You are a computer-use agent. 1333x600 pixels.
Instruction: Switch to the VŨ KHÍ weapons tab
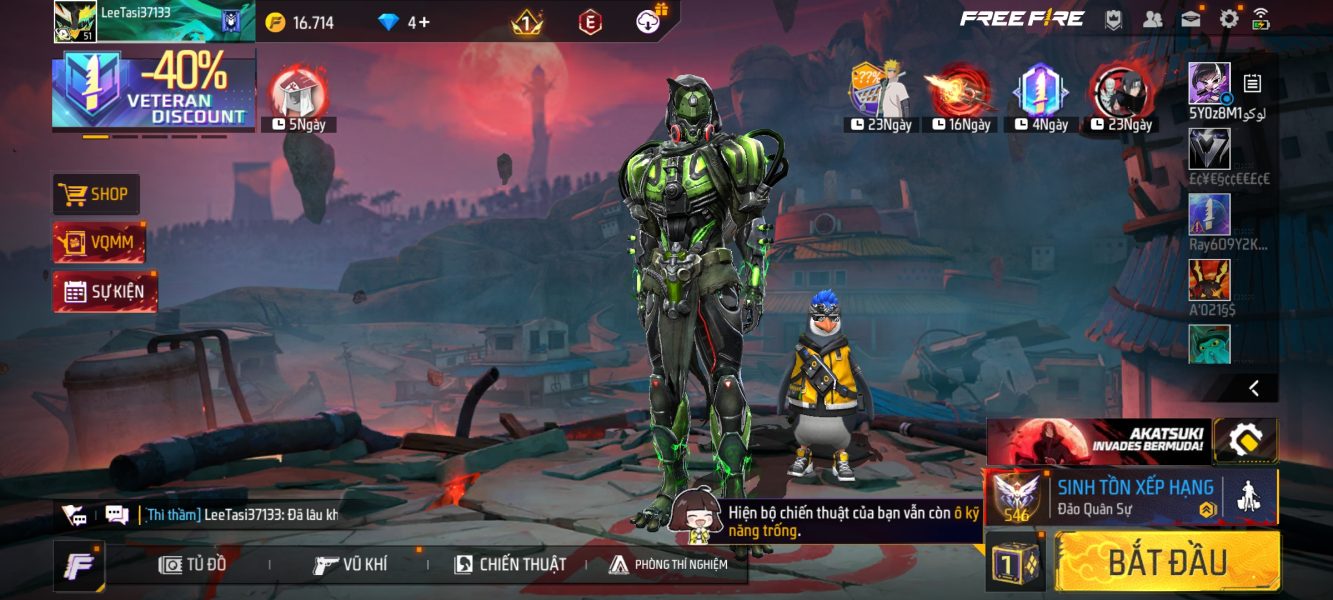350,564
